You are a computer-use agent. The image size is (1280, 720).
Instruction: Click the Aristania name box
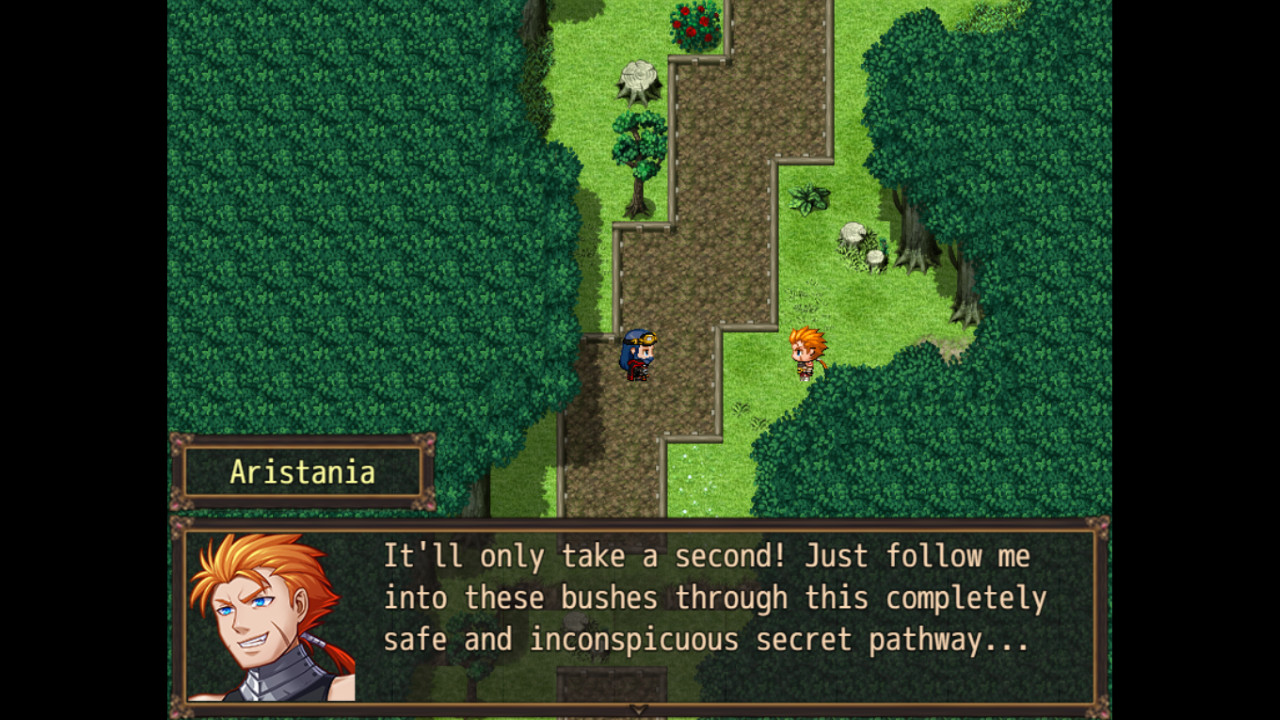(302, 470)
